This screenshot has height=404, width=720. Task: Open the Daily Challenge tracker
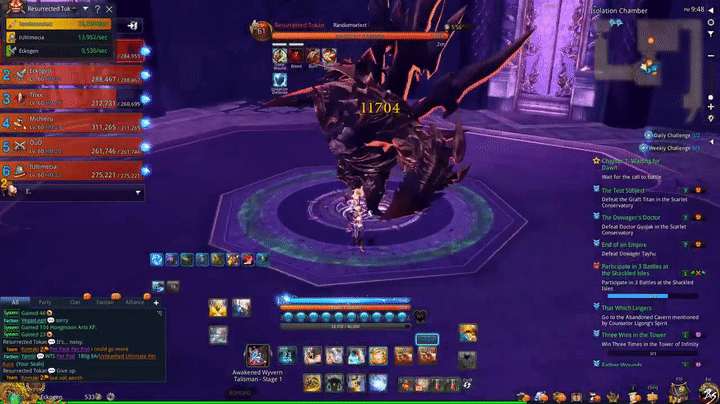click(675, 134)
